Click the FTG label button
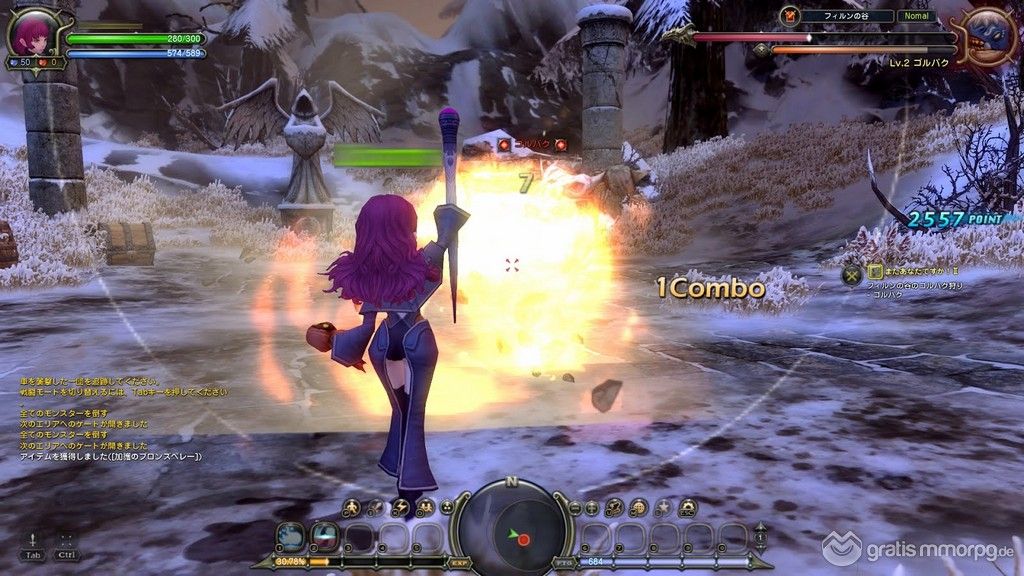 click(562, 564)
